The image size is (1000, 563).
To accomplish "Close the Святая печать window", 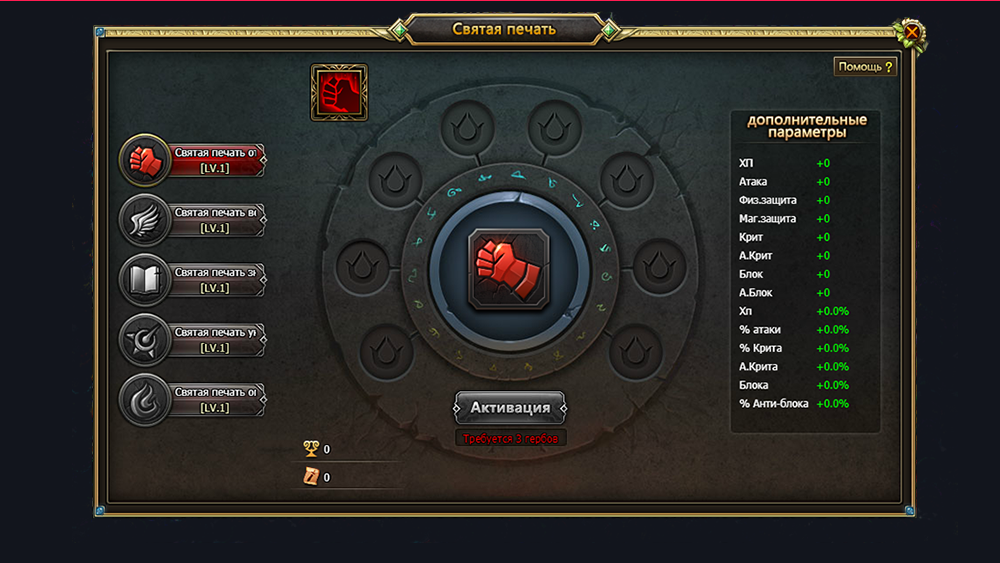I will tap(912, 32).
